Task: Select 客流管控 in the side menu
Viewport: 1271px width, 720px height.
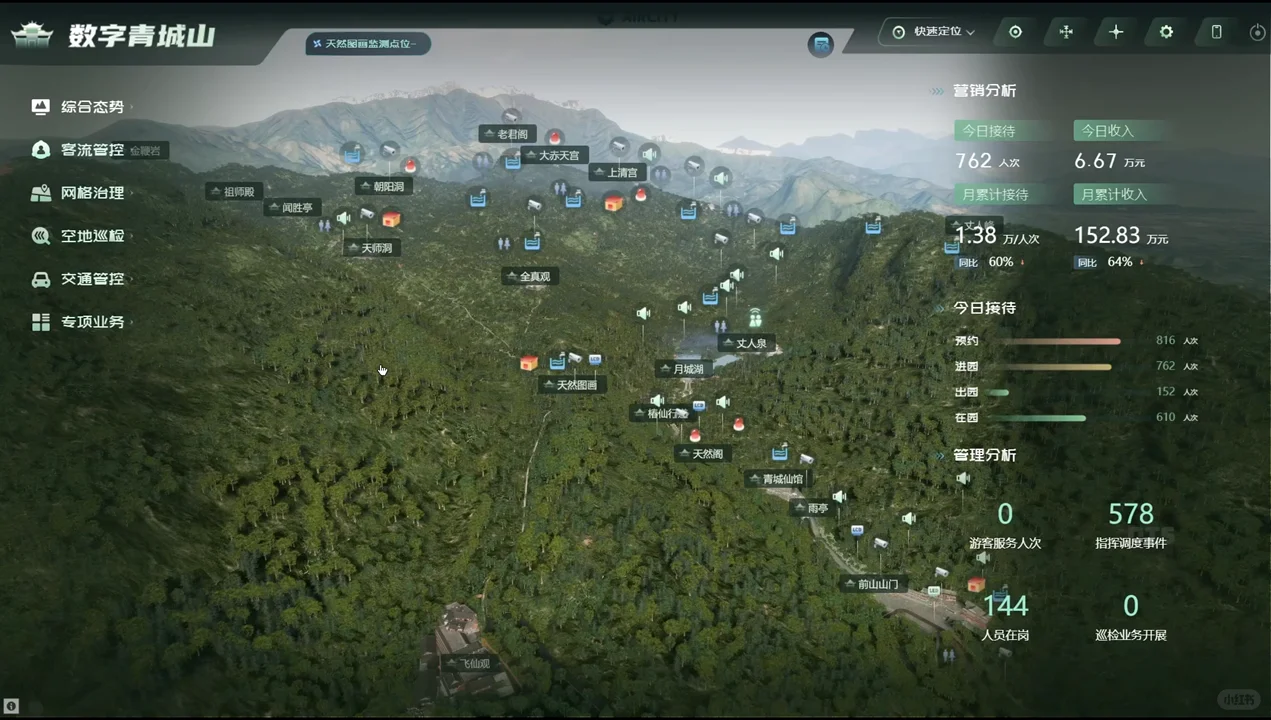Action: click(92, 150)
